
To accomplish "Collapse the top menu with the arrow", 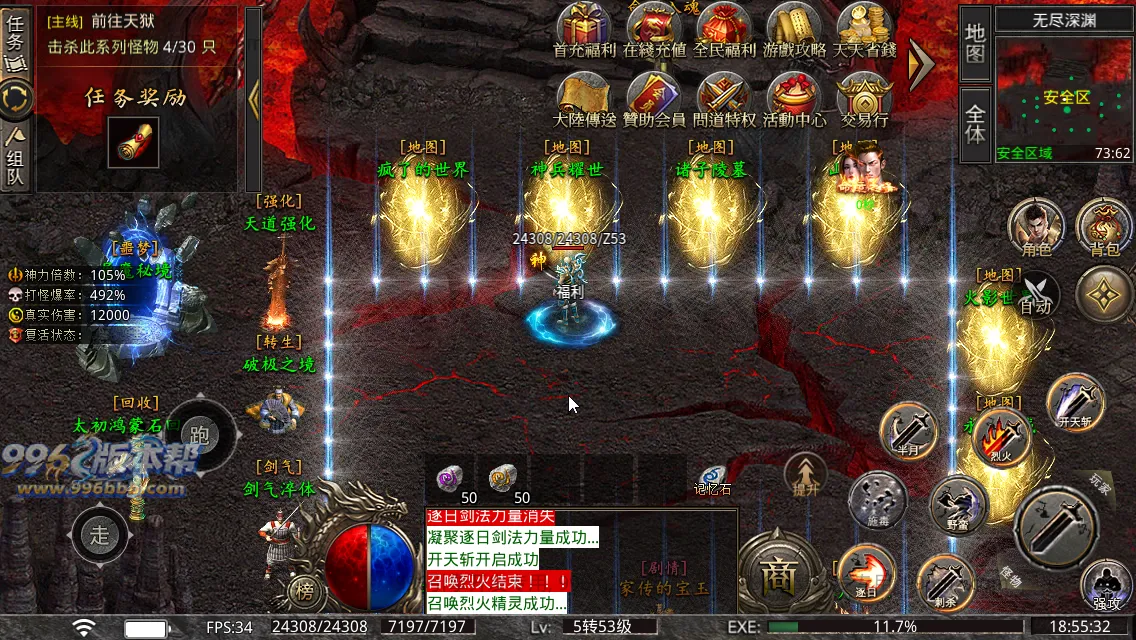I will tap(920, 62).
